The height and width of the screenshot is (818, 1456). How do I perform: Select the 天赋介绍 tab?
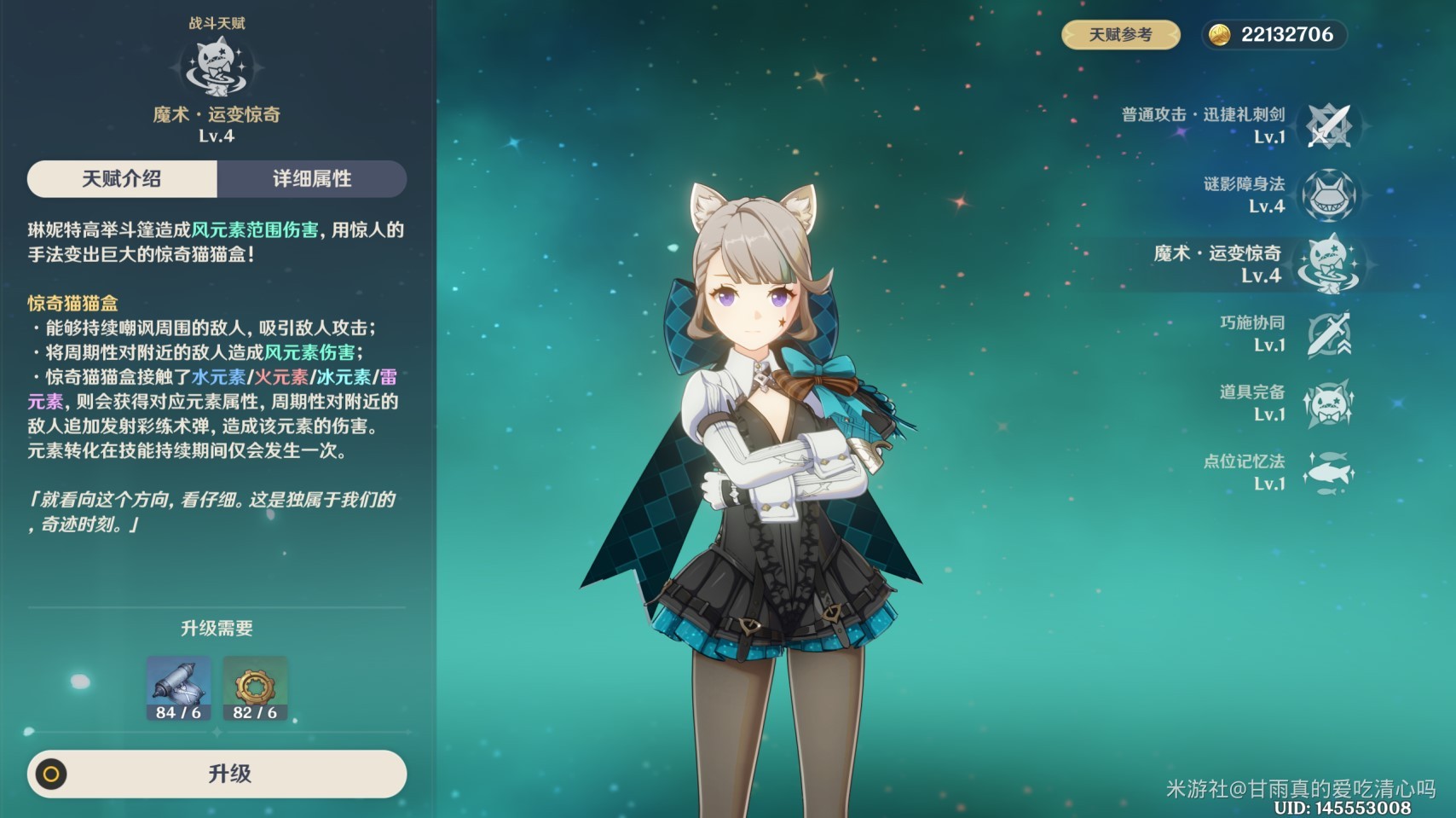[x=122, y=179]
